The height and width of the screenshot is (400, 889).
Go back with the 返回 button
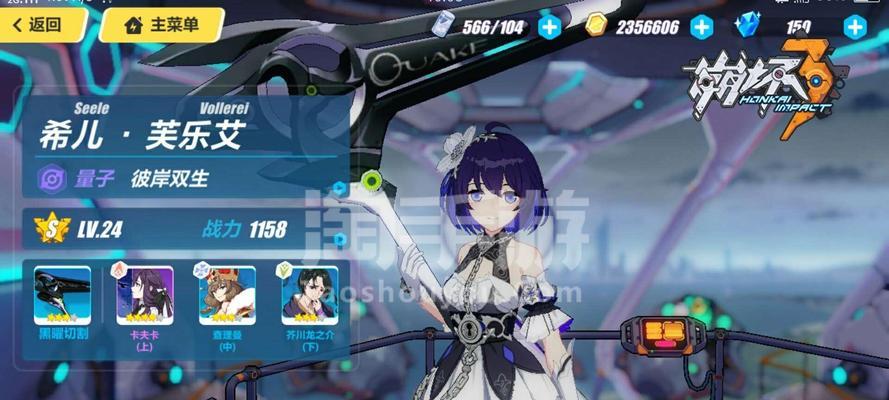point(38,25)
